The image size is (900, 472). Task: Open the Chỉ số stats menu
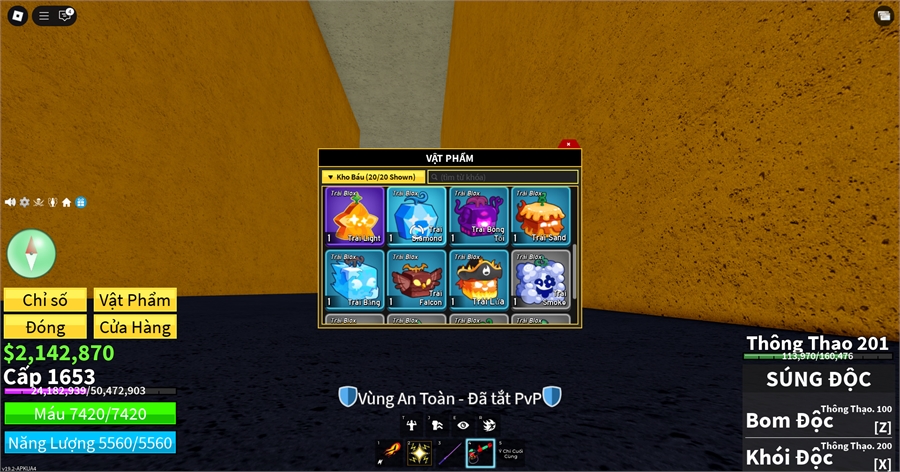45,300
